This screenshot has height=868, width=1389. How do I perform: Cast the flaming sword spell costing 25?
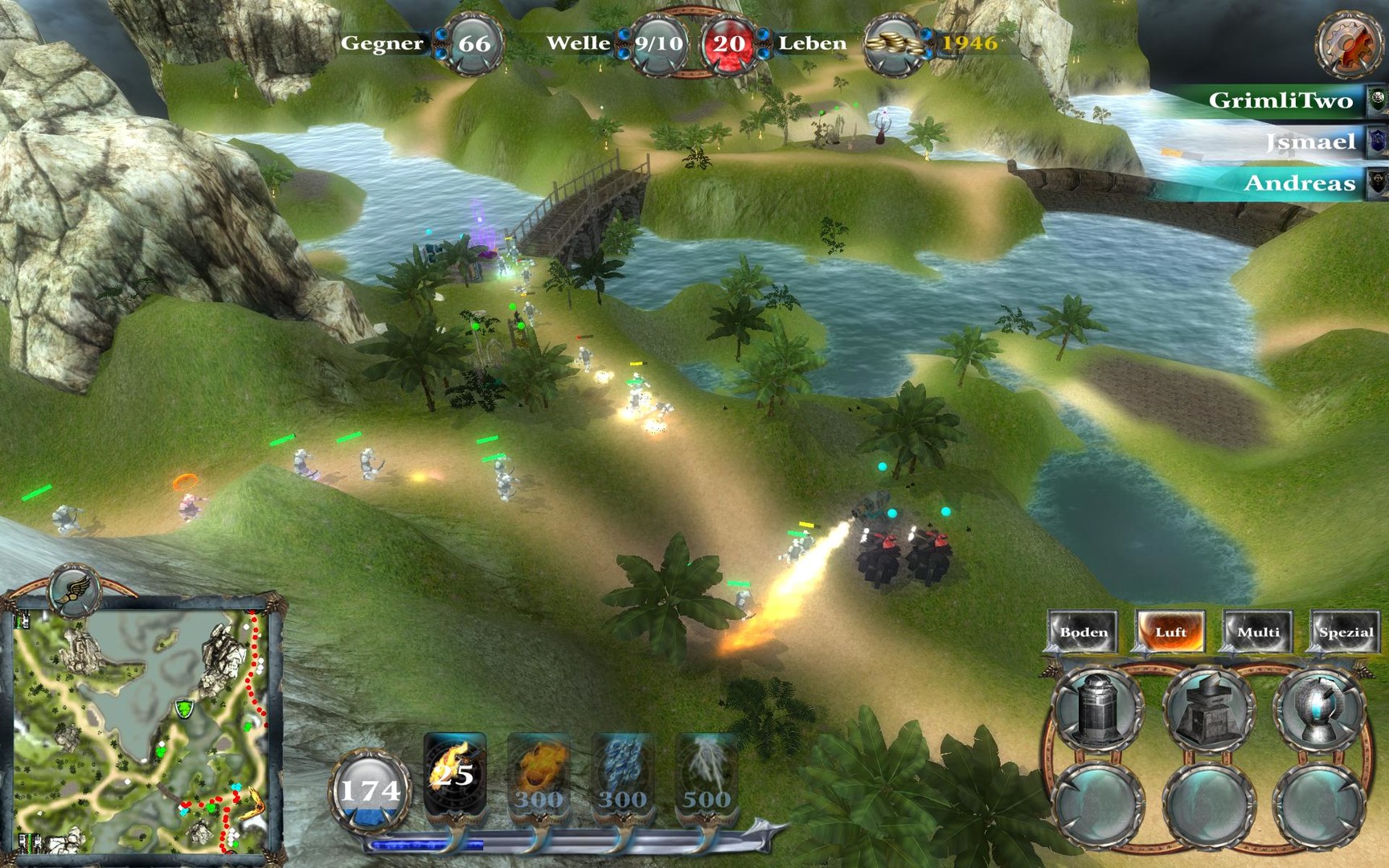pyautogui.click(x=454, y=773)
